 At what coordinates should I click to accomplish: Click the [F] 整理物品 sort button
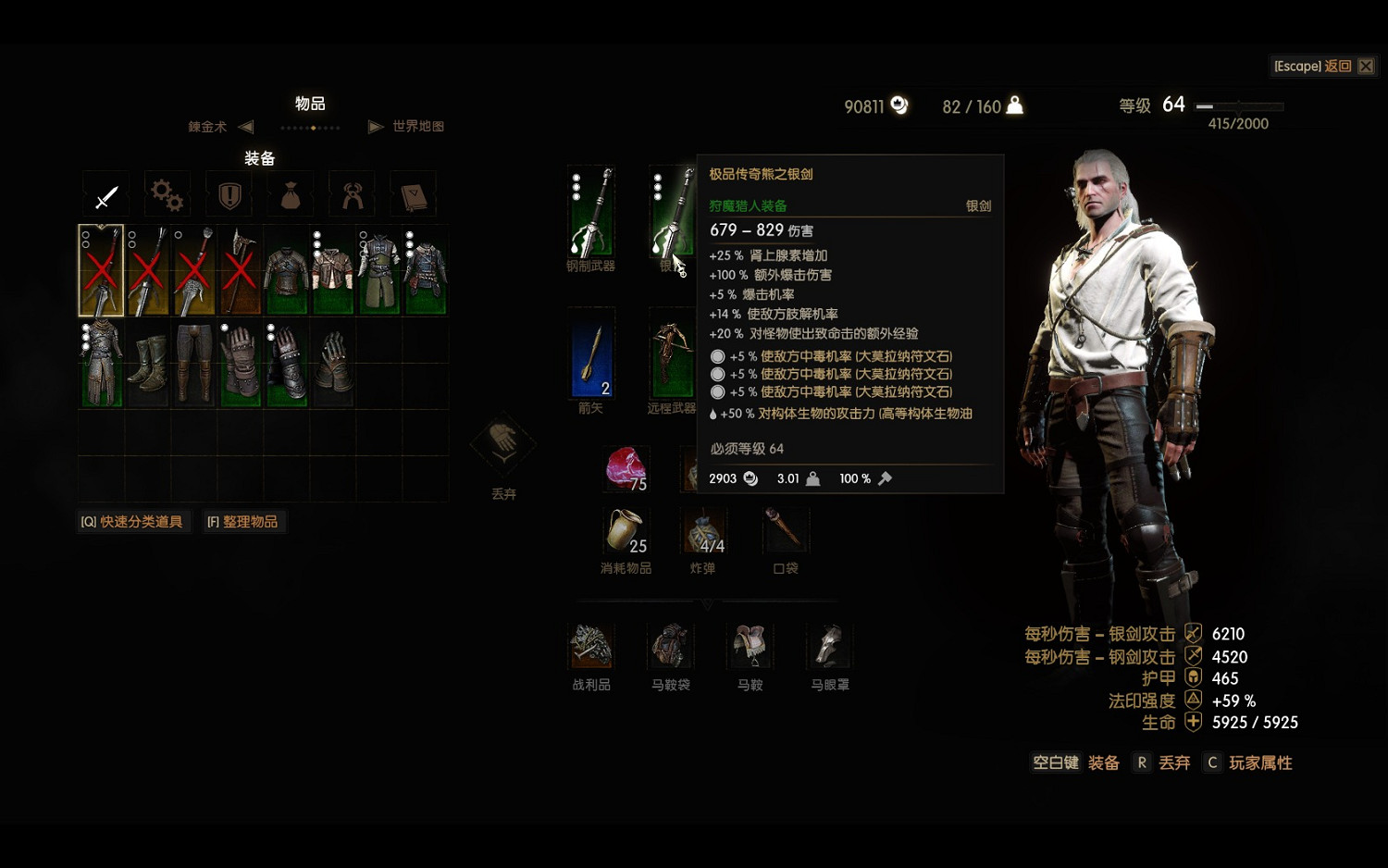pyautogui.click(x=244, y=521)
